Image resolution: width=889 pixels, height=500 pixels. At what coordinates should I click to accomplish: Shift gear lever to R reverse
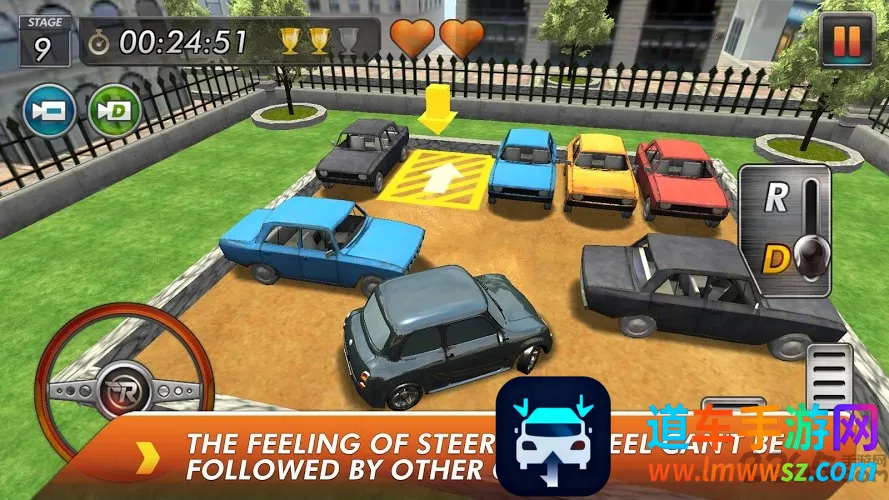(776, 198)
